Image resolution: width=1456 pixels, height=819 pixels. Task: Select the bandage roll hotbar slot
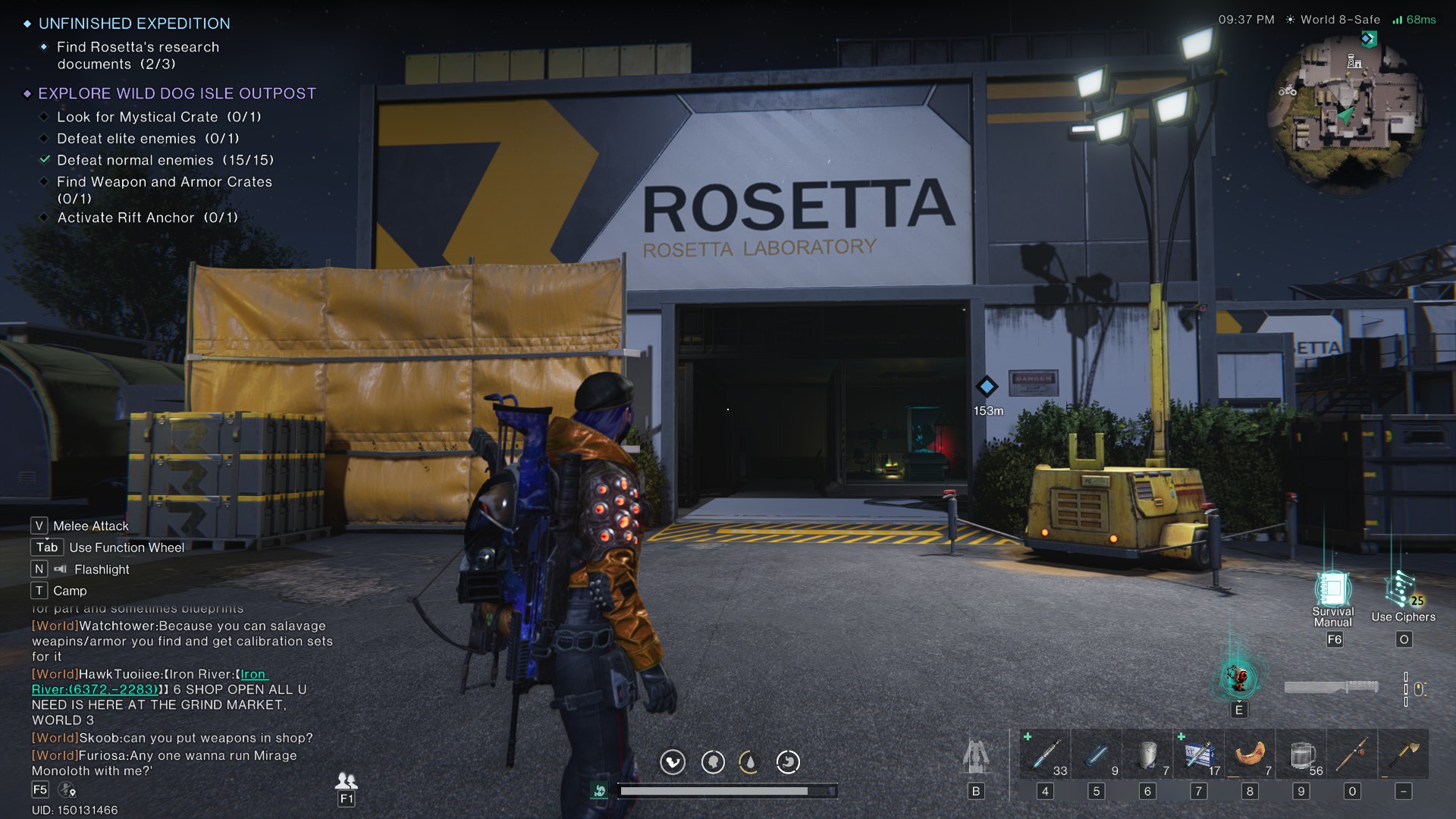tap(1147, 755)
